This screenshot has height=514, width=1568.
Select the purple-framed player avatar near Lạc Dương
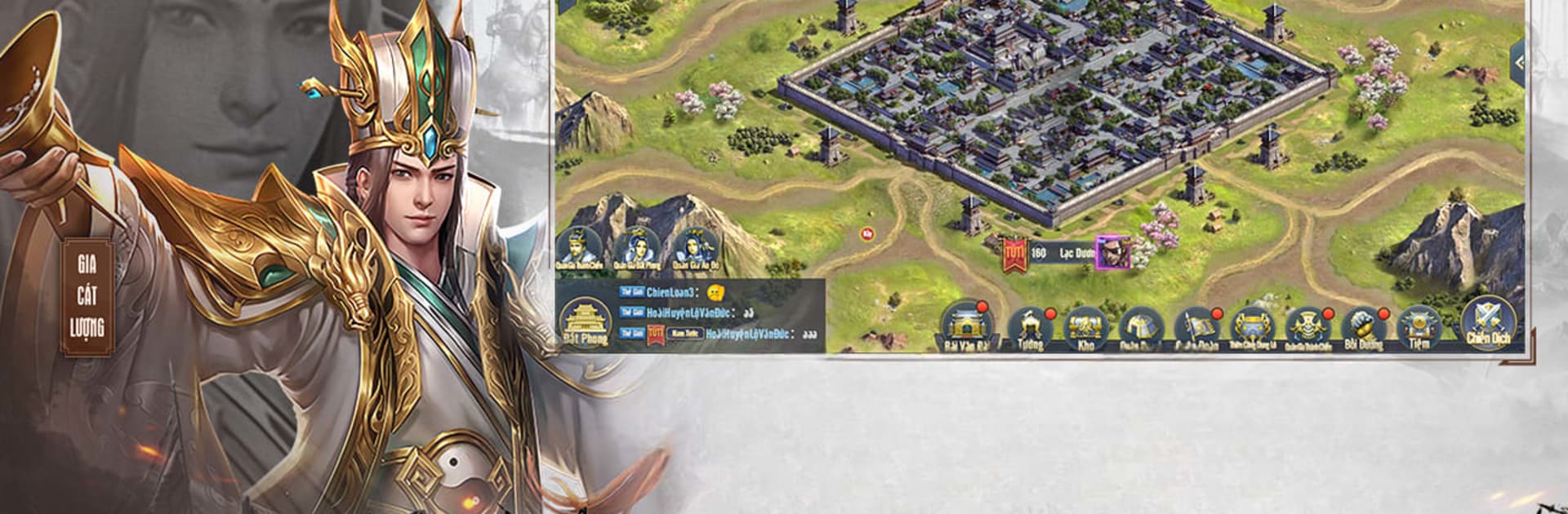click(1112, 253)
